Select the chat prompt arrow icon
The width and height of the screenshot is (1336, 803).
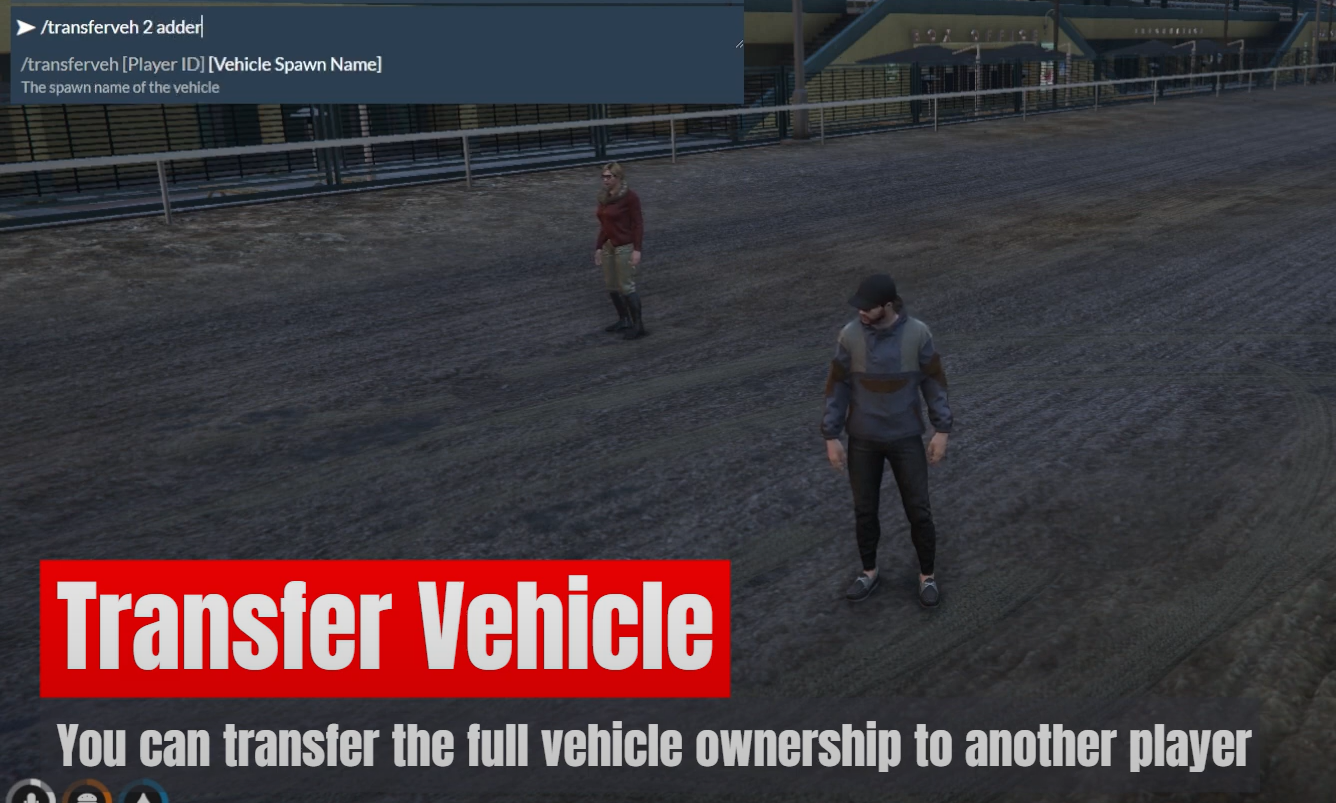click(x=26, y=26)
